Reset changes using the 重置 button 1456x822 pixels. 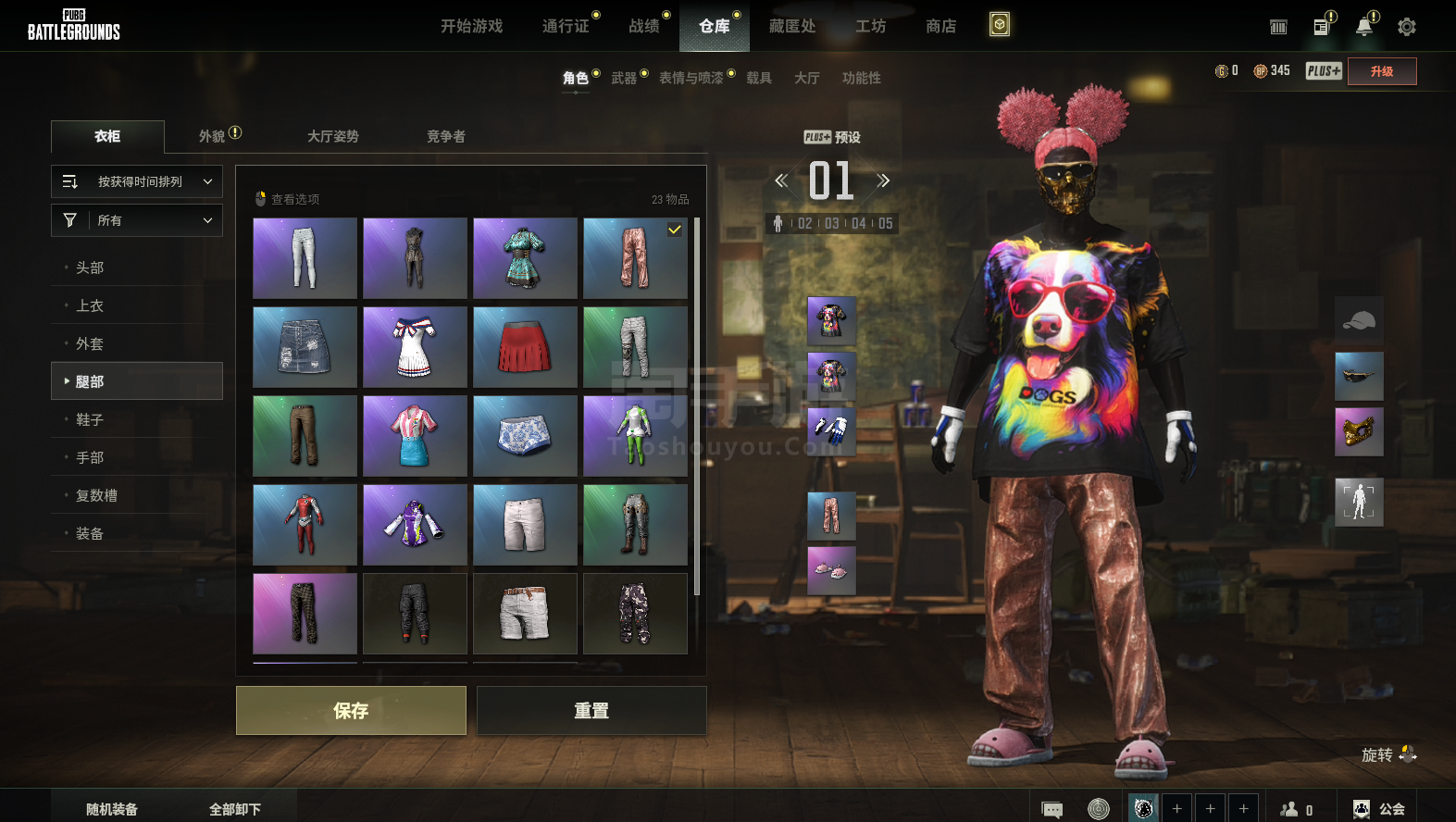coord(591,710)
